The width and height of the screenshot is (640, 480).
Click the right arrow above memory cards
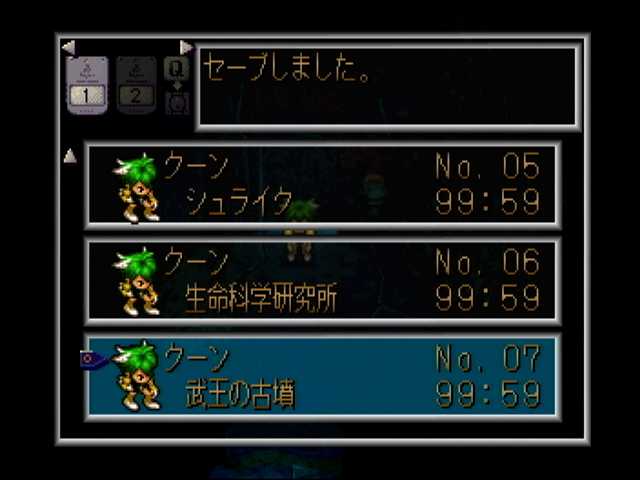pyautogui.click(x=186, y=47)
